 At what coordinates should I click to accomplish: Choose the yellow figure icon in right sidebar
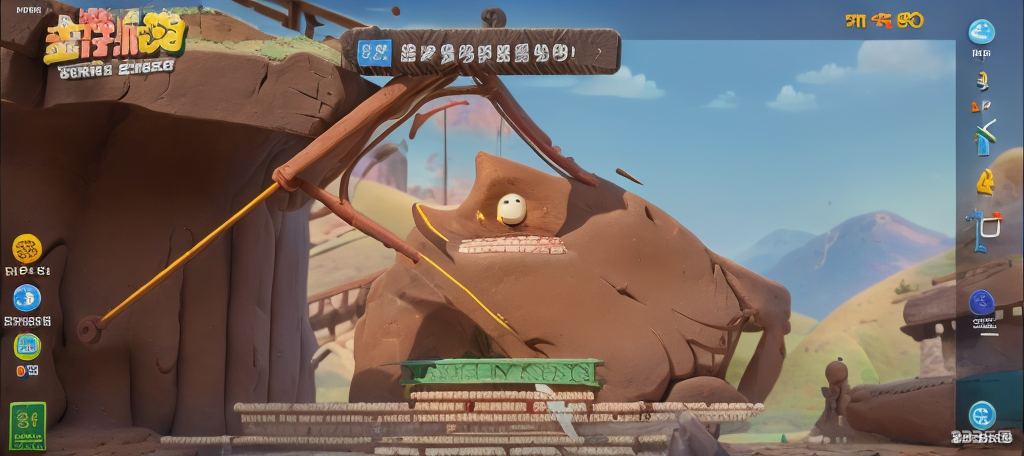click(x=985, y=181)
